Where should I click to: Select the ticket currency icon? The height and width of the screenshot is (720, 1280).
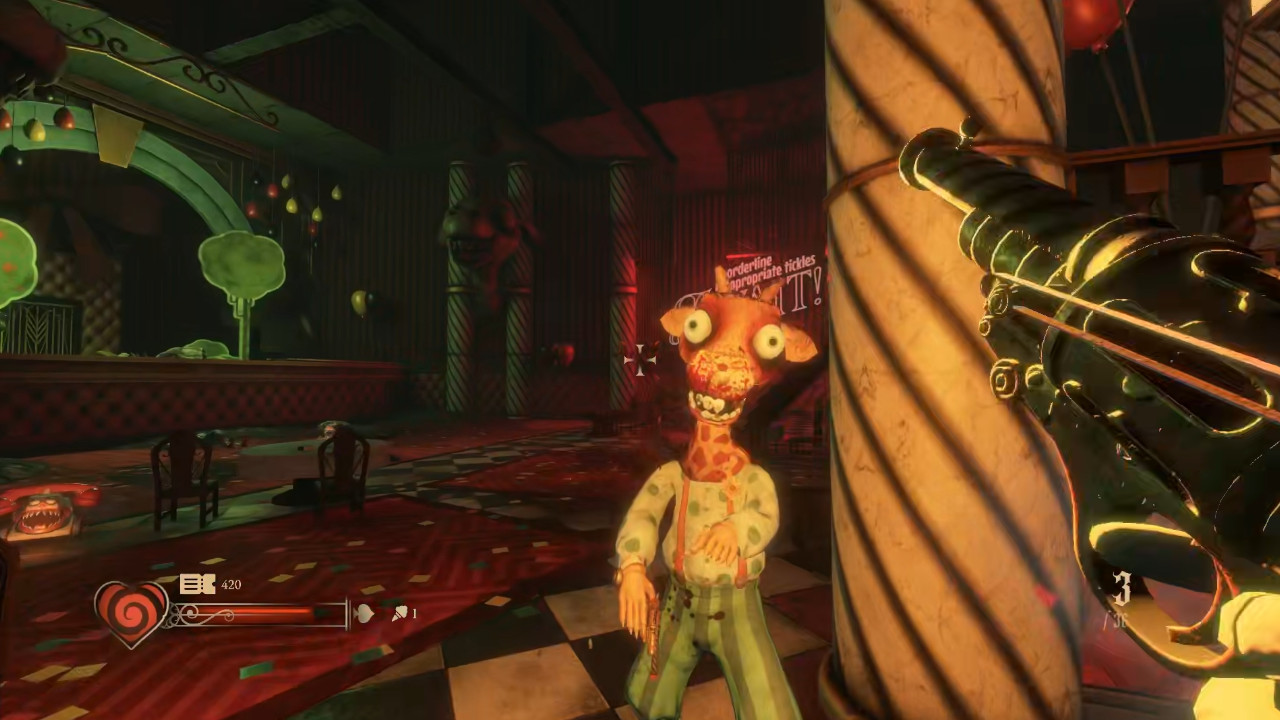(x=196, y=584)
